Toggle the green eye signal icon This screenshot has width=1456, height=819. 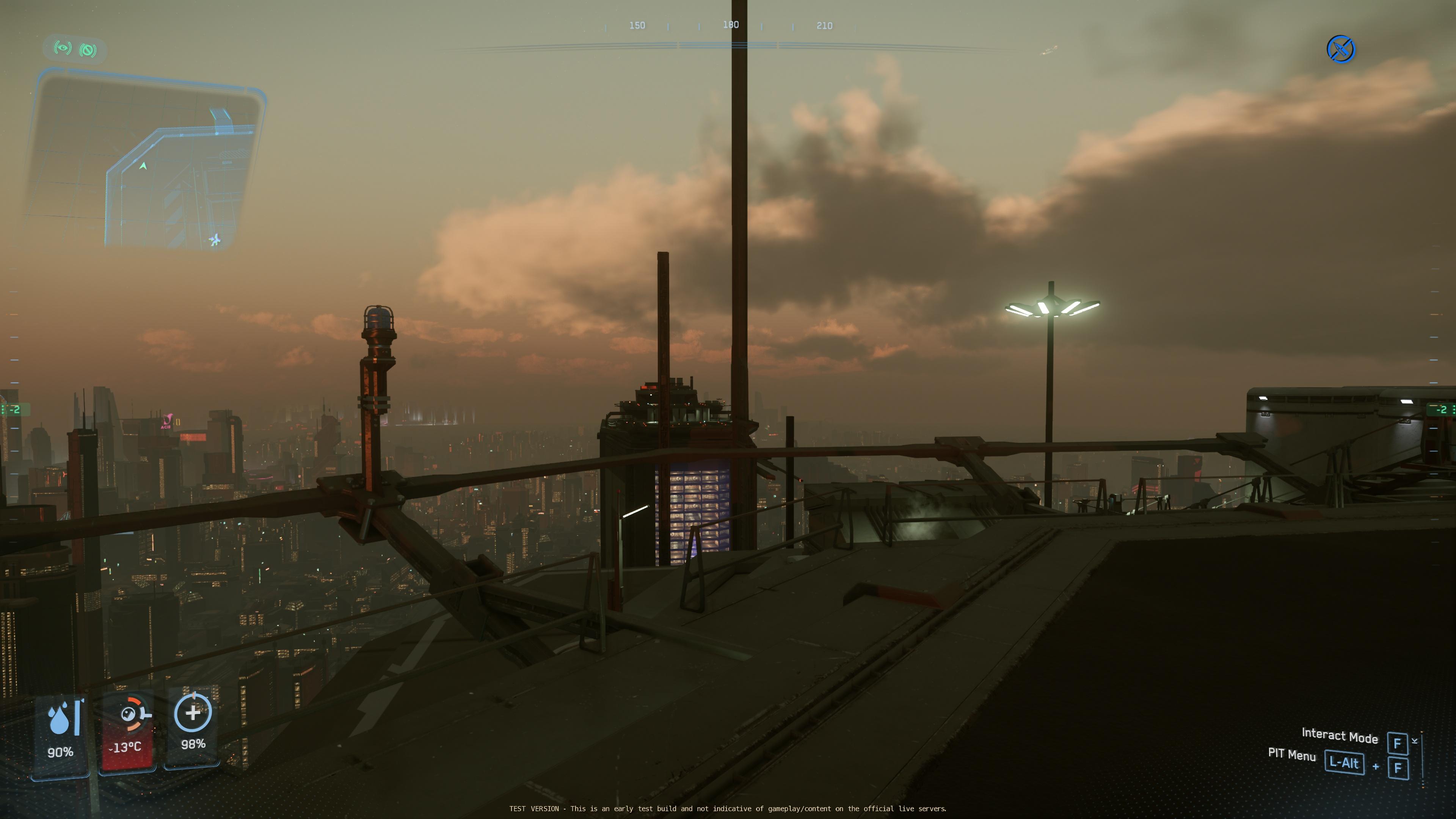62,49
